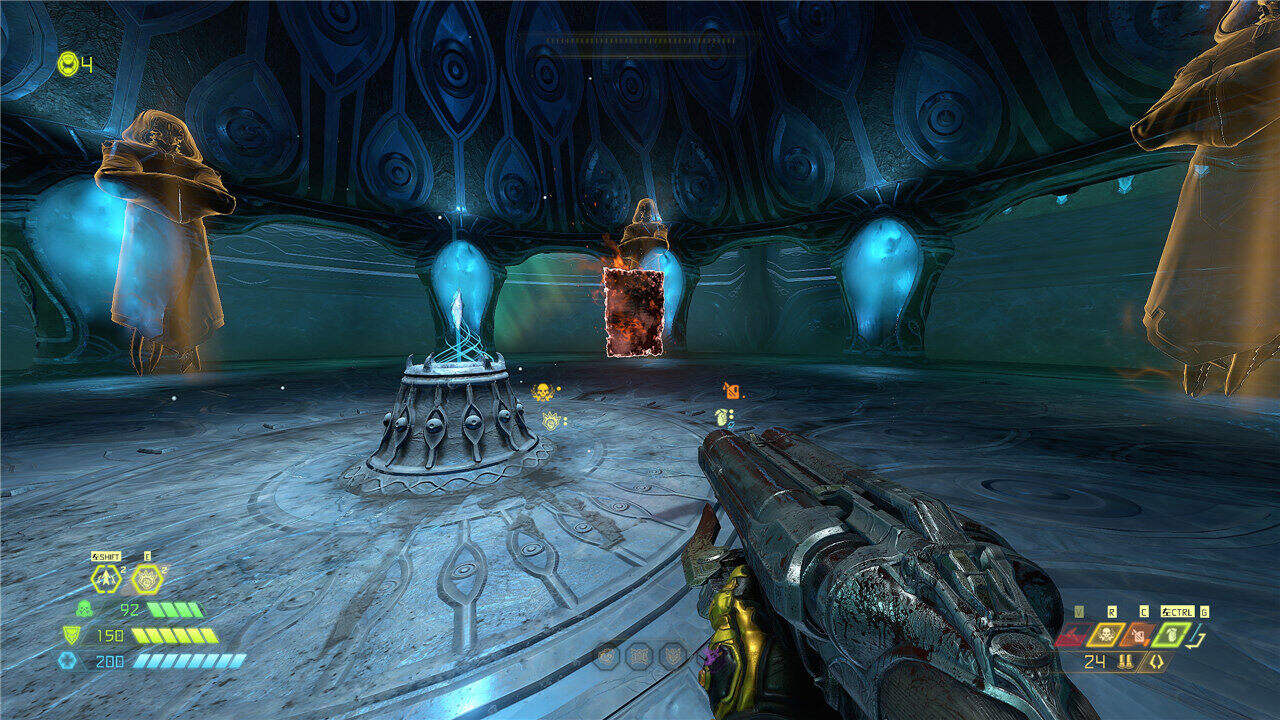
Task: Click the spiral-shaped rune octagon icon
Action: (607, 656)
